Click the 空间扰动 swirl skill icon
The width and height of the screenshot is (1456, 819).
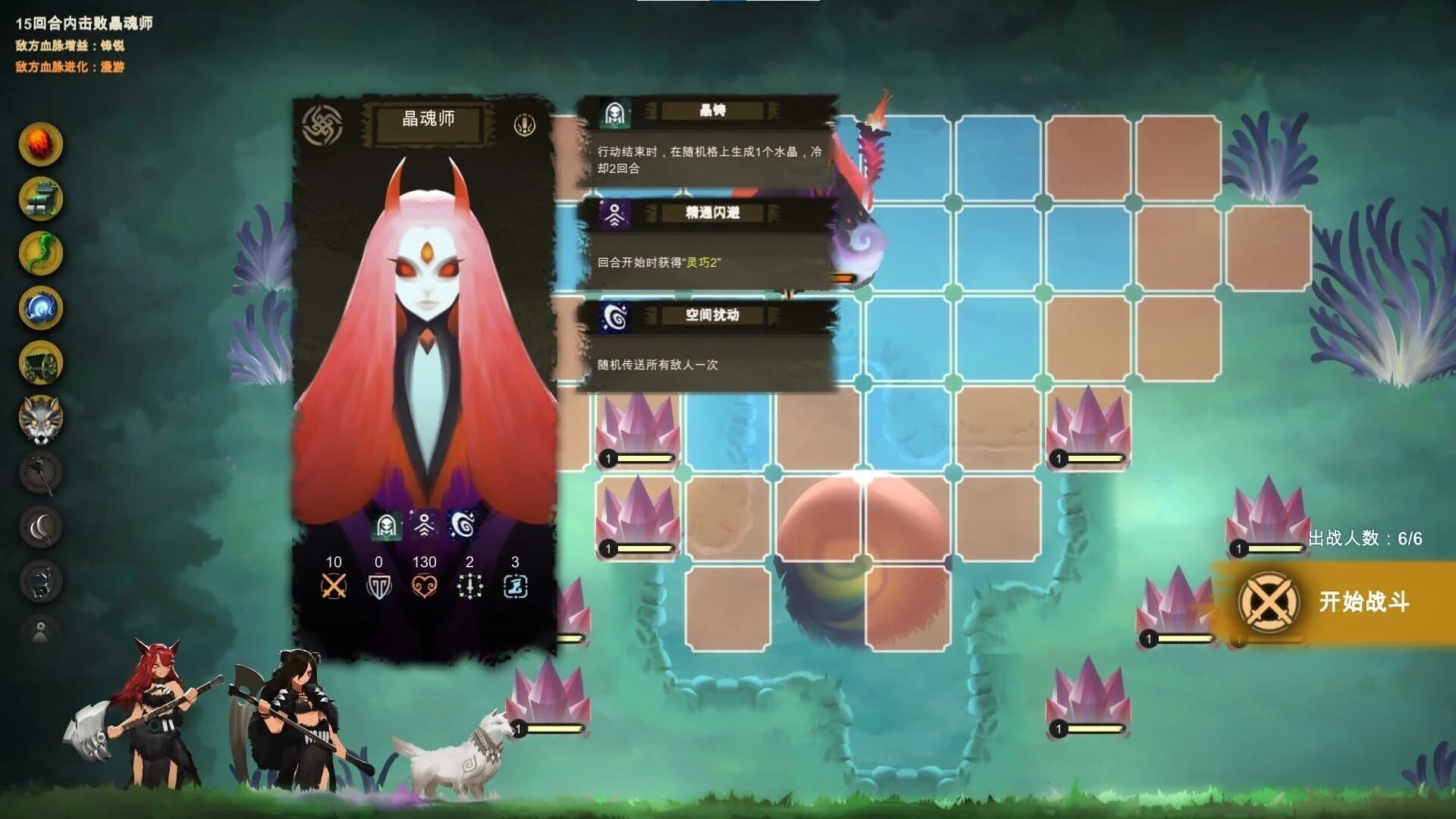616,318
